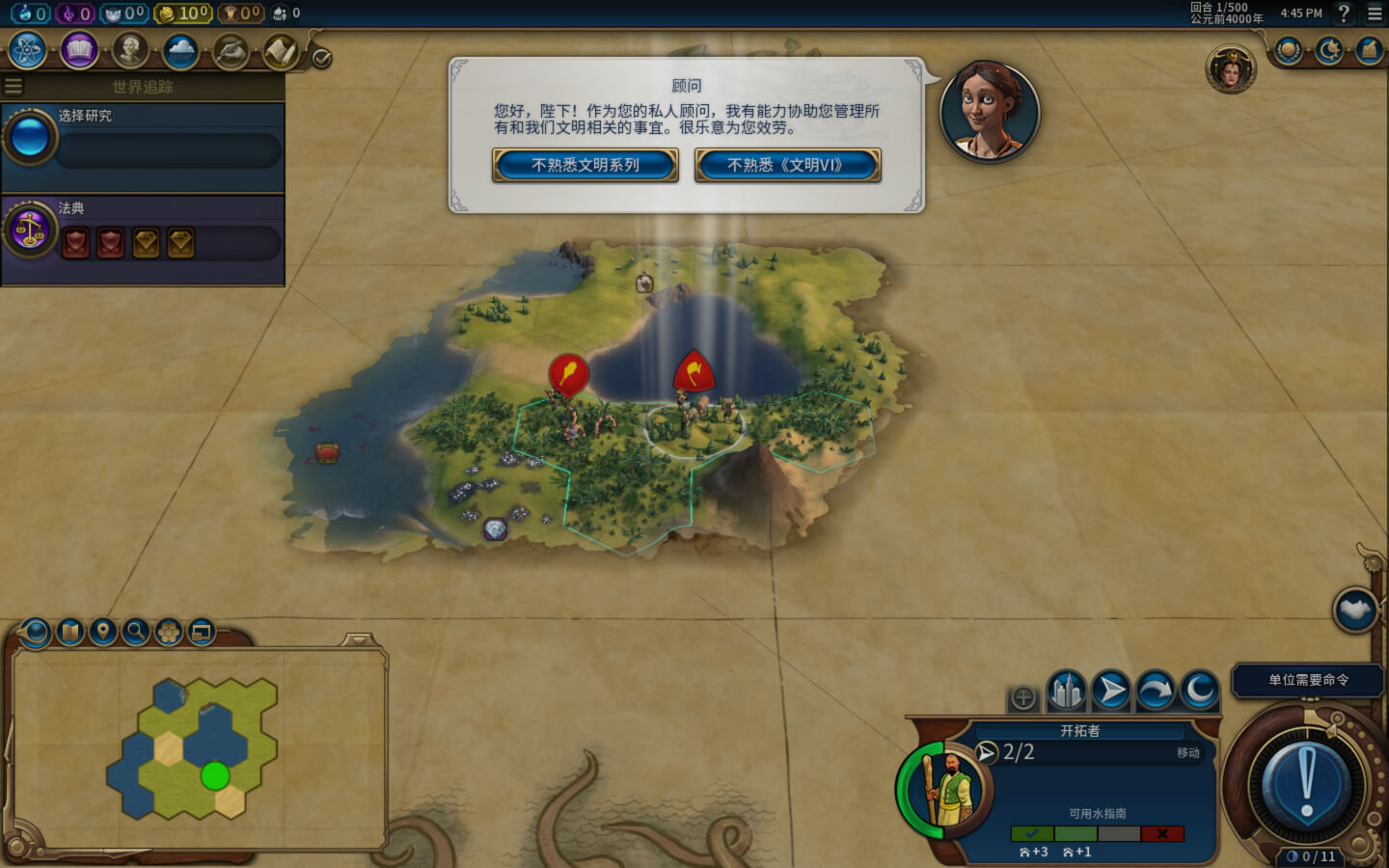Open the civics tree book icon
Viewport: 1389px width, 868px height.
(79, 50)
